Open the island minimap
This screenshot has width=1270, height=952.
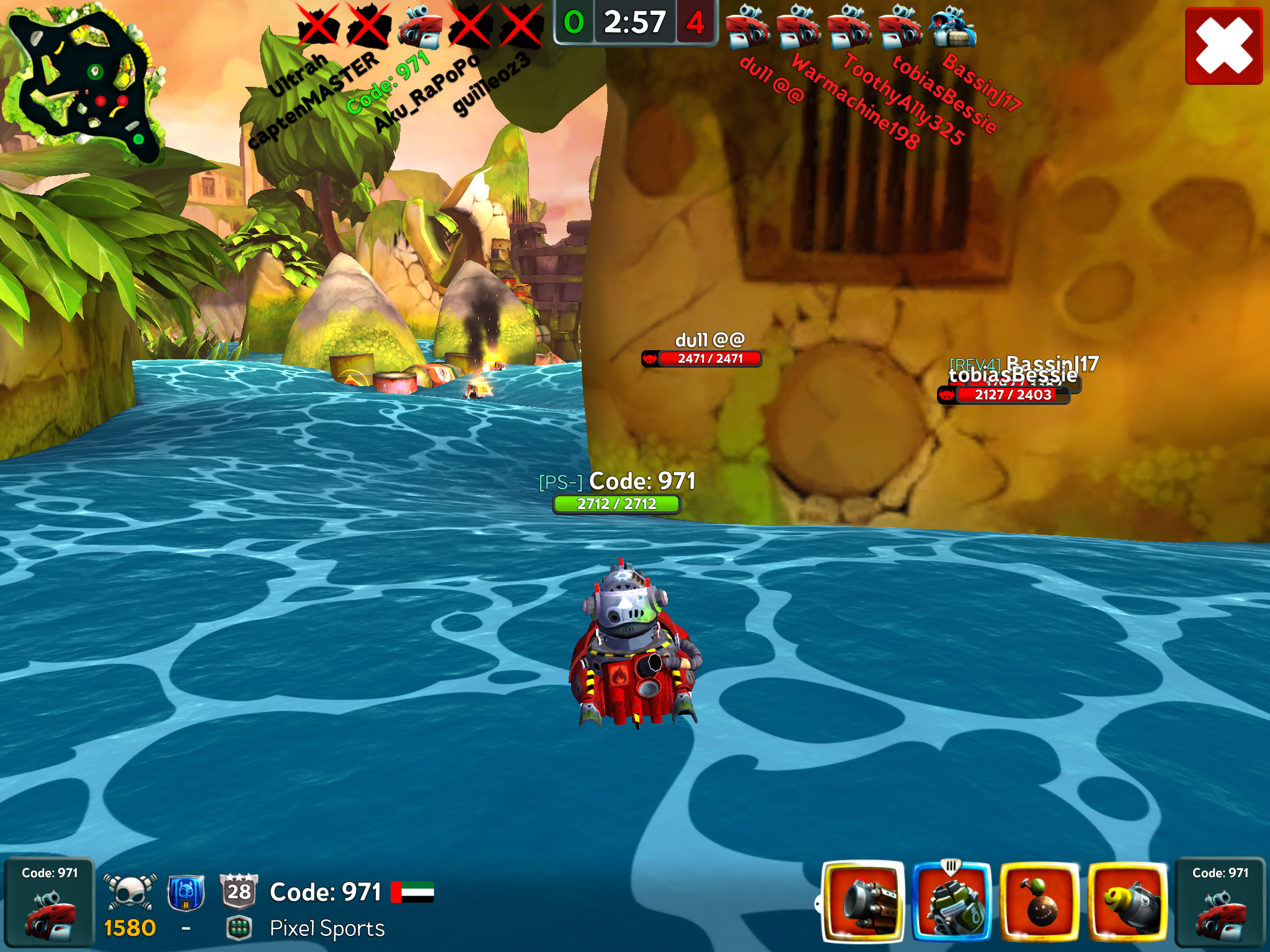84,84
